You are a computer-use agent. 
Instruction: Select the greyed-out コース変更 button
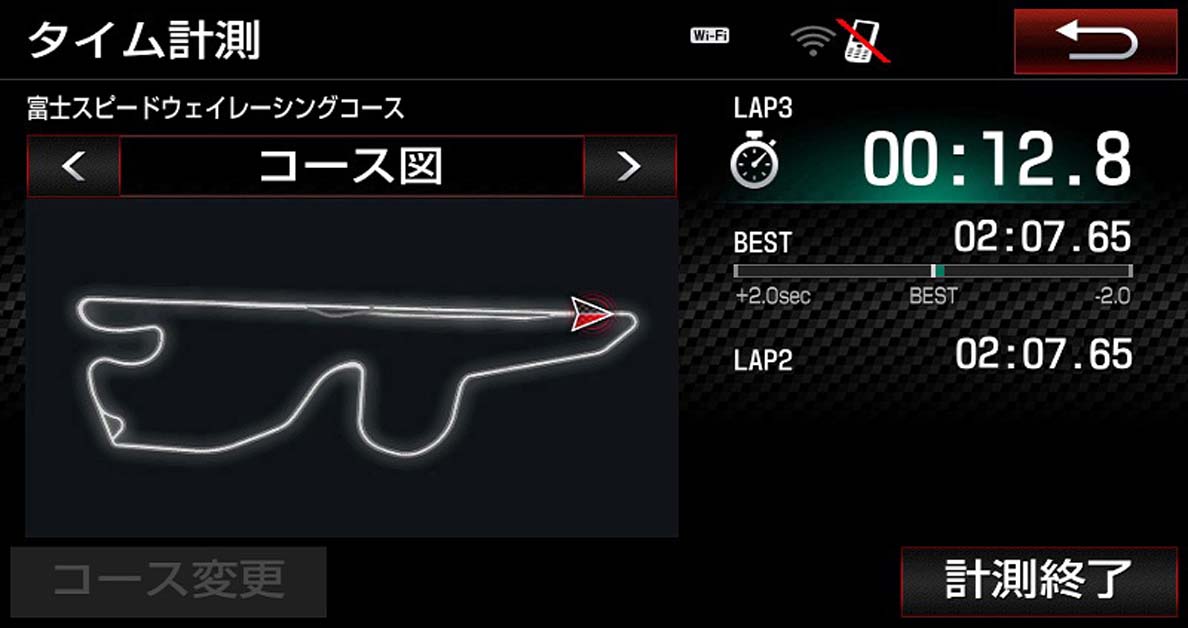(x=169, y=580)
